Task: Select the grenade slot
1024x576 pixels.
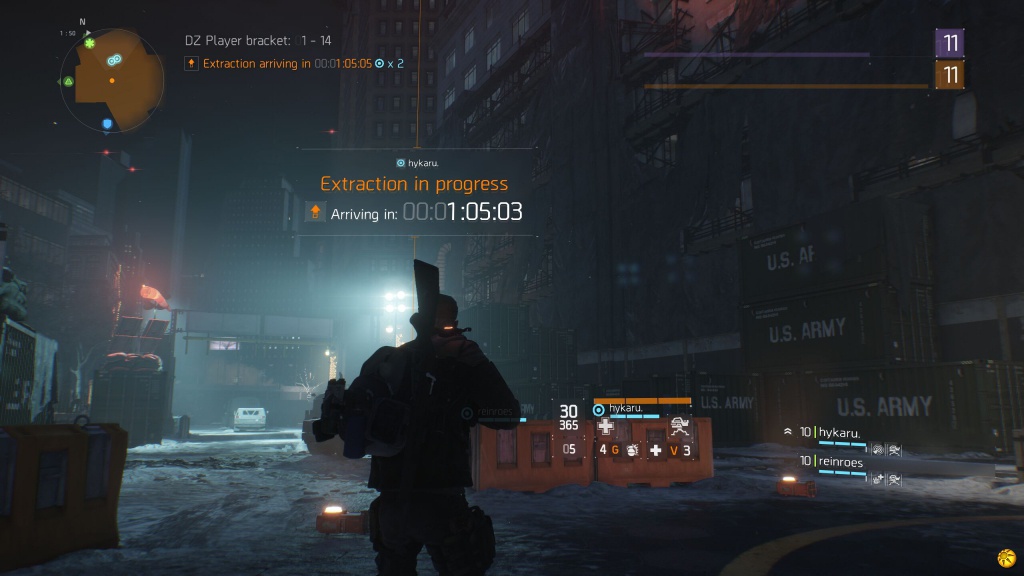Action: coord(631,450)
